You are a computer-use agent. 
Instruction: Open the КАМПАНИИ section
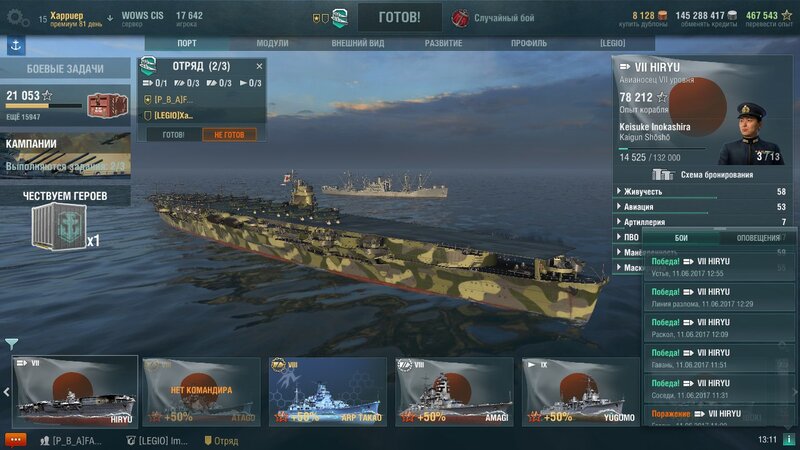(64, 154)
